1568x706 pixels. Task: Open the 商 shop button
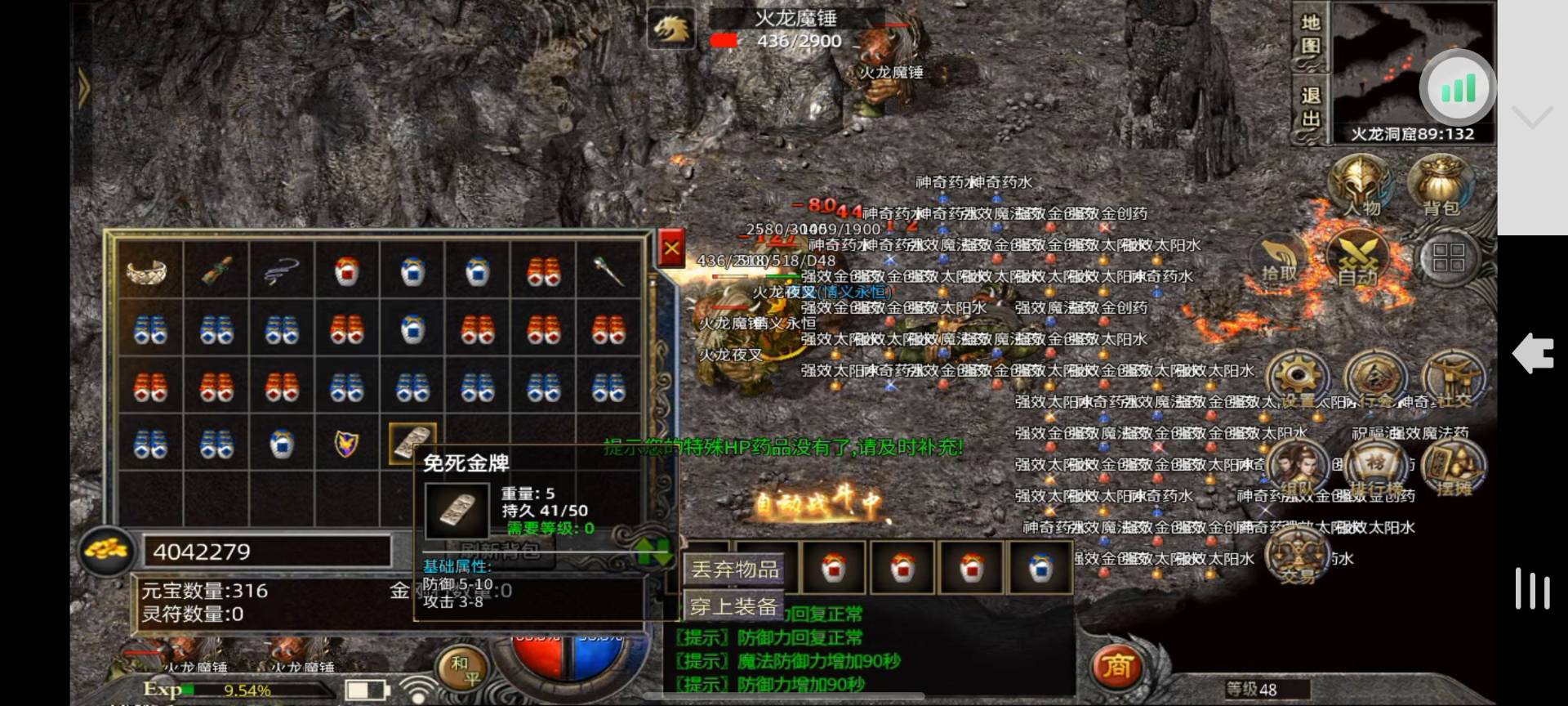(1116, 667)
